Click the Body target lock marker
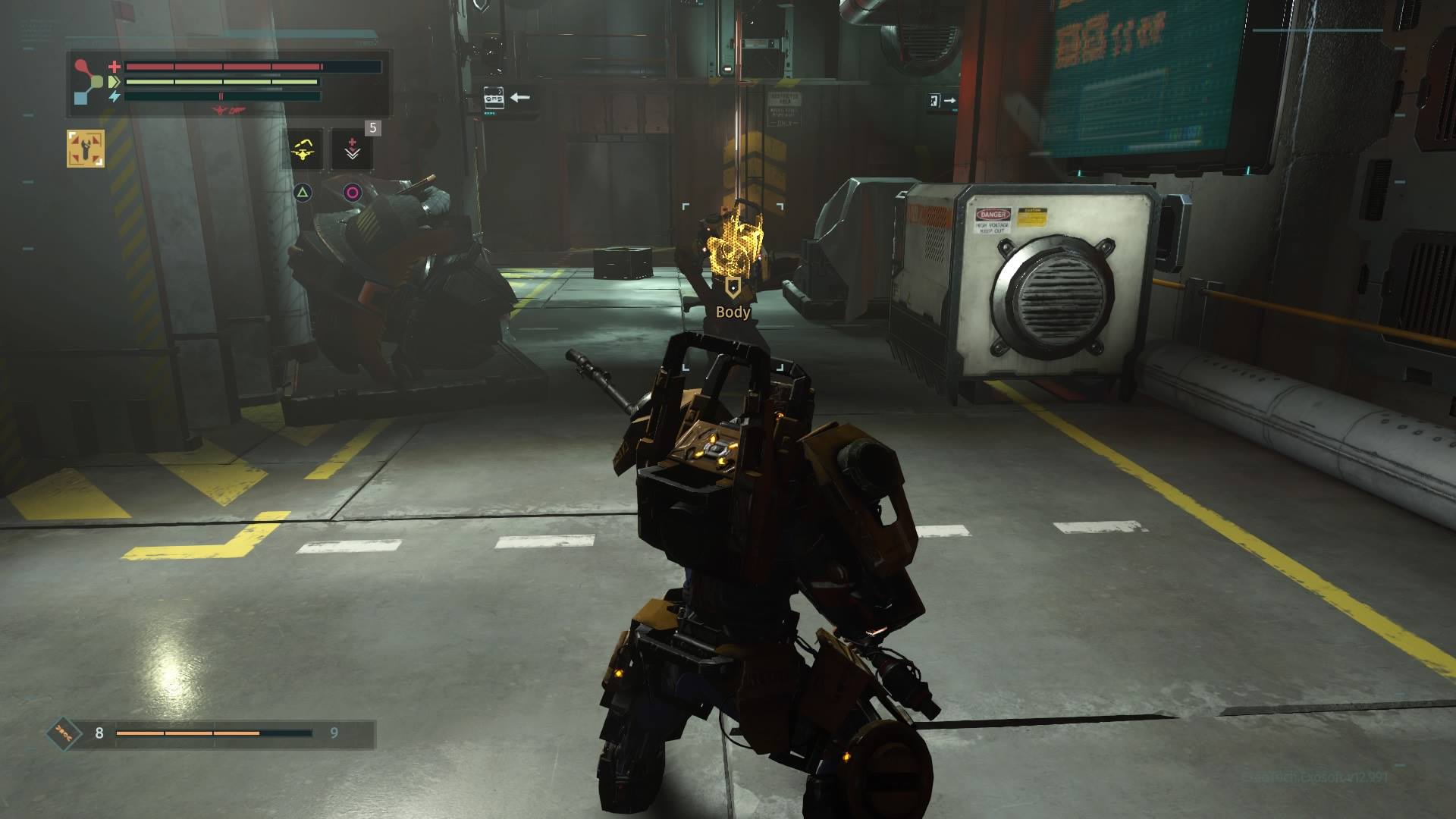Screen dimensions: 1456x819 click(733, 287)
